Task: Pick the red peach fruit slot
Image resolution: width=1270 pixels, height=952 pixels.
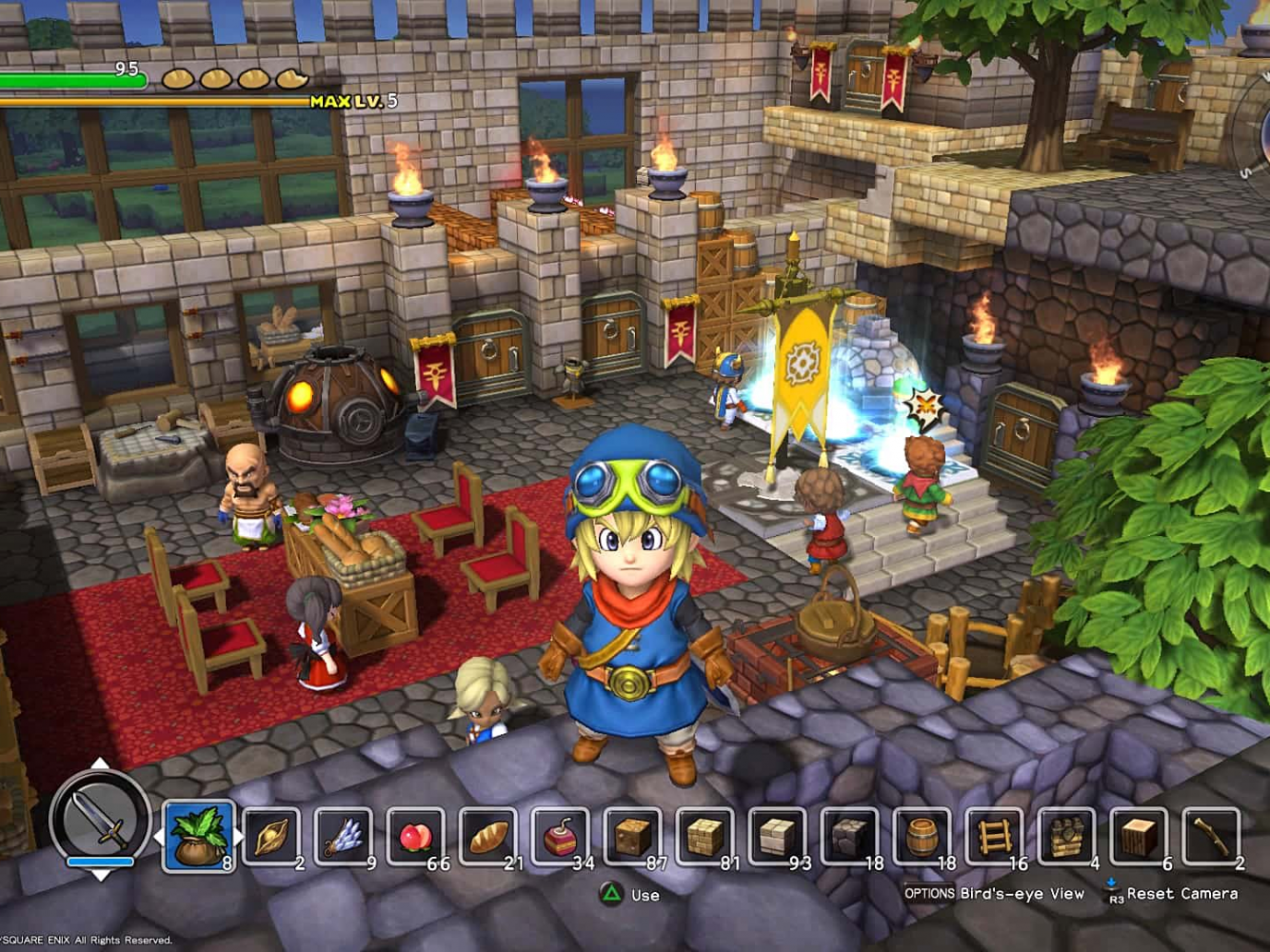Action: [415, 837]
